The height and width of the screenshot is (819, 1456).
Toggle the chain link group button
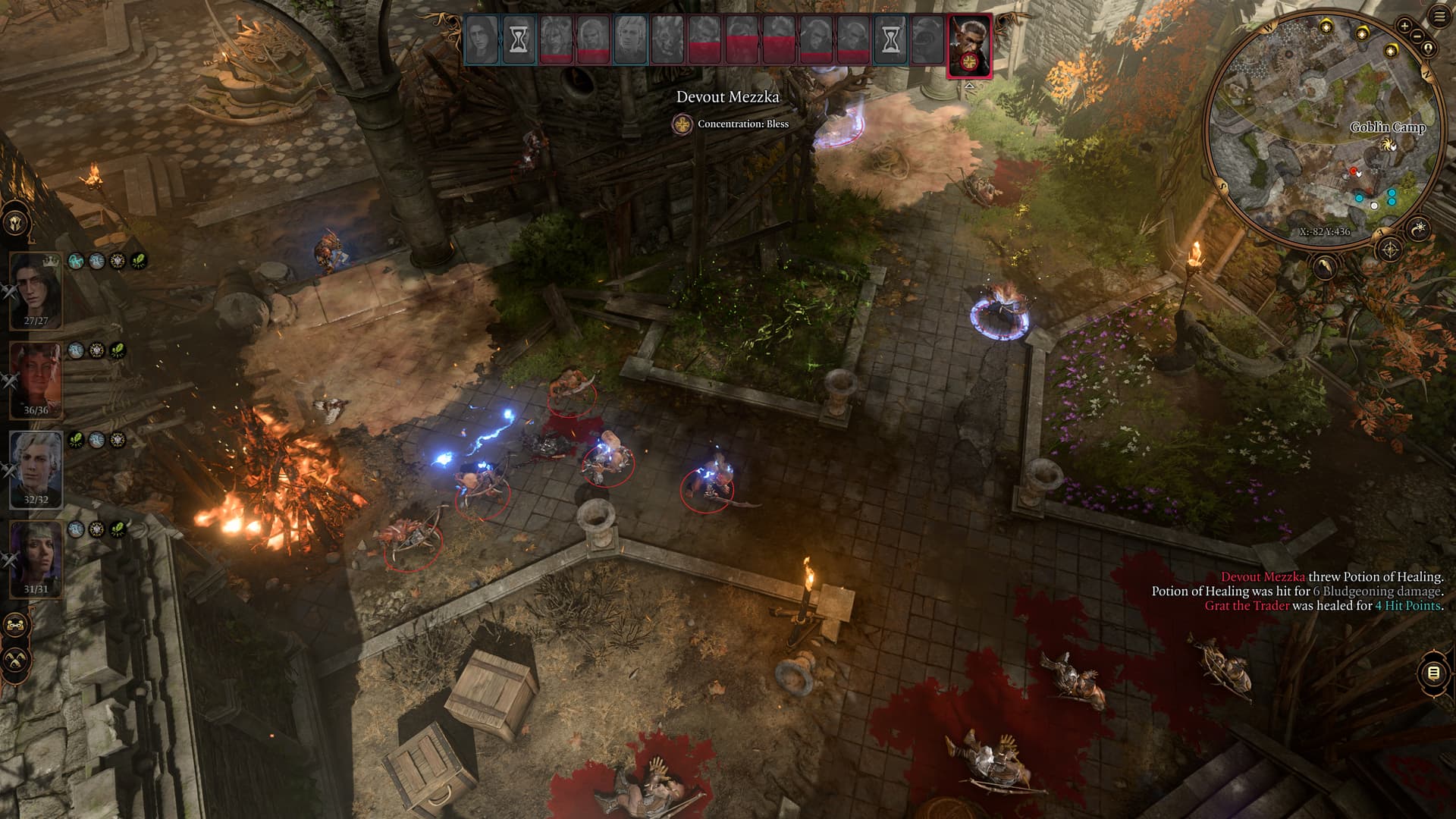click(x=16, y=626)
